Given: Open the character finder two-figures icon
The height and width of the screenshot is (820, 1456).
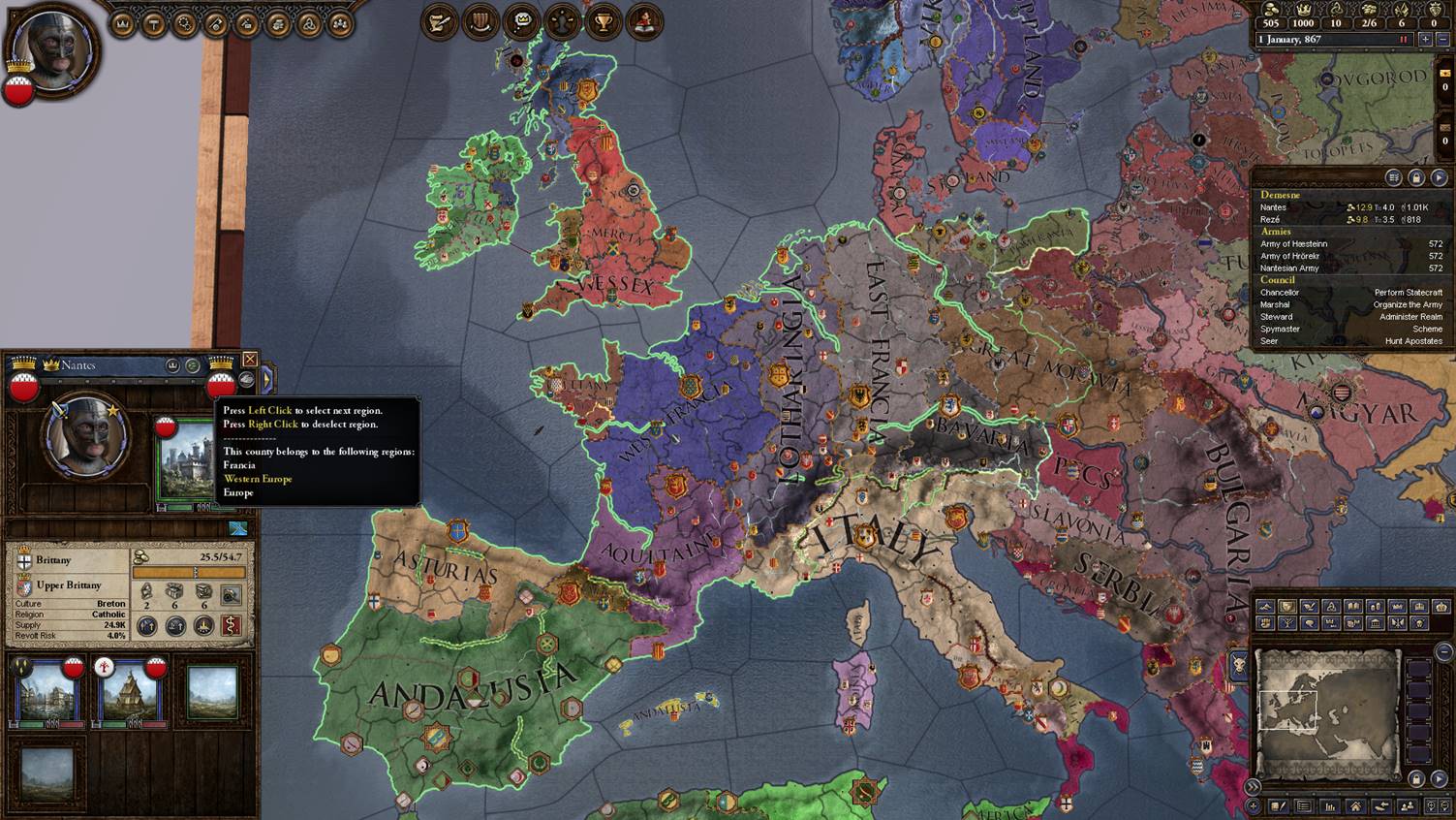Looking at the screenshot, I should click(x=1409, y=805).
